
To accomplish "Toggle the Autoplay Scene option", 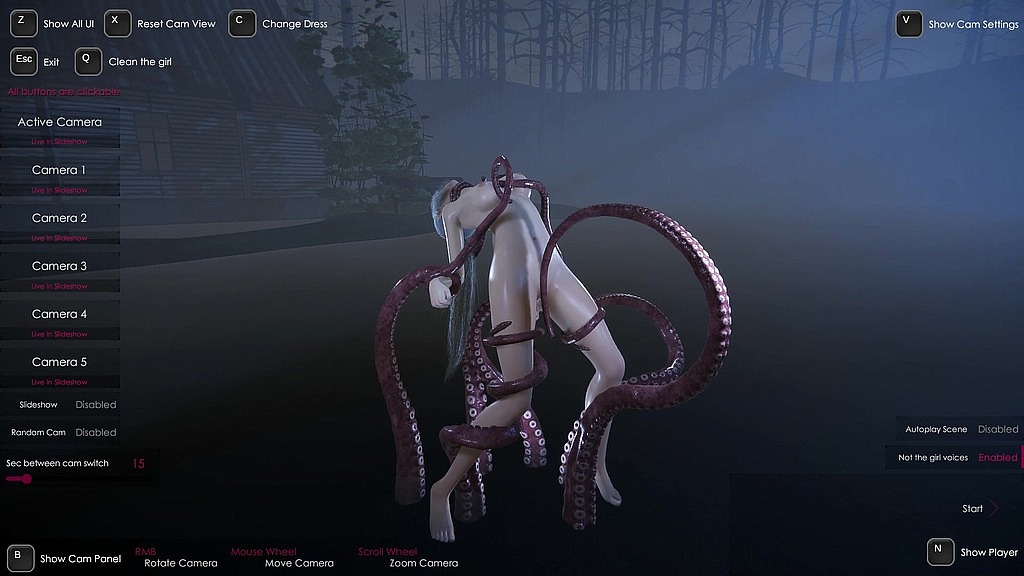I will tap(997, 429).
